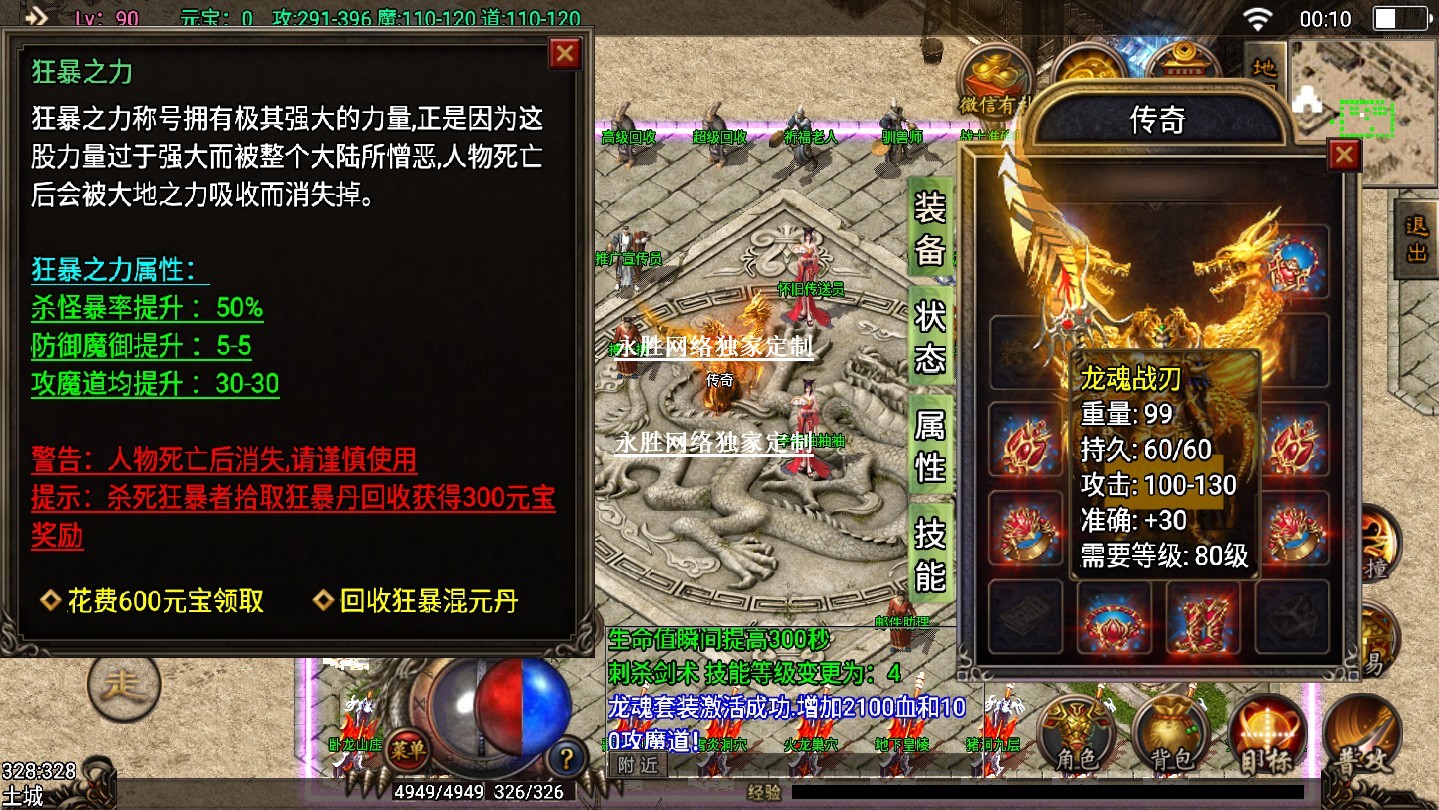Choose 花费600元宝领取 option

(x=165, y=601)
